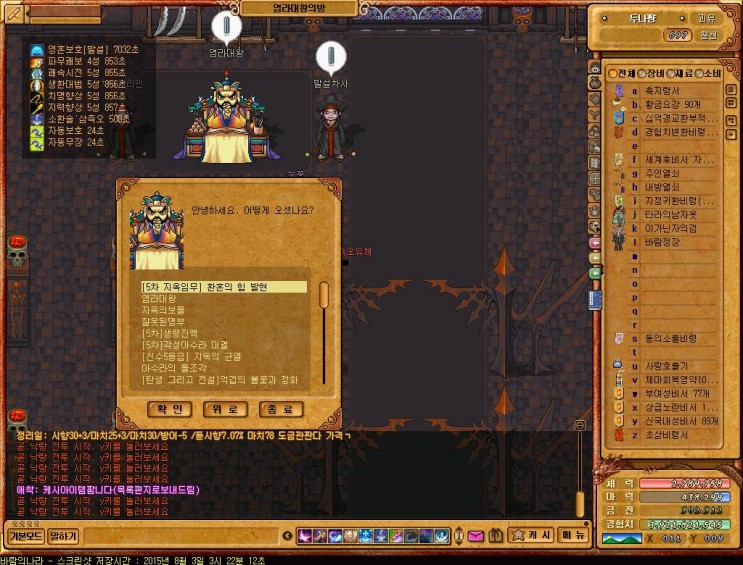Click the dialogue list scrollbar handle
This screenshot has width=743, height=565.
tap(323, 296)
